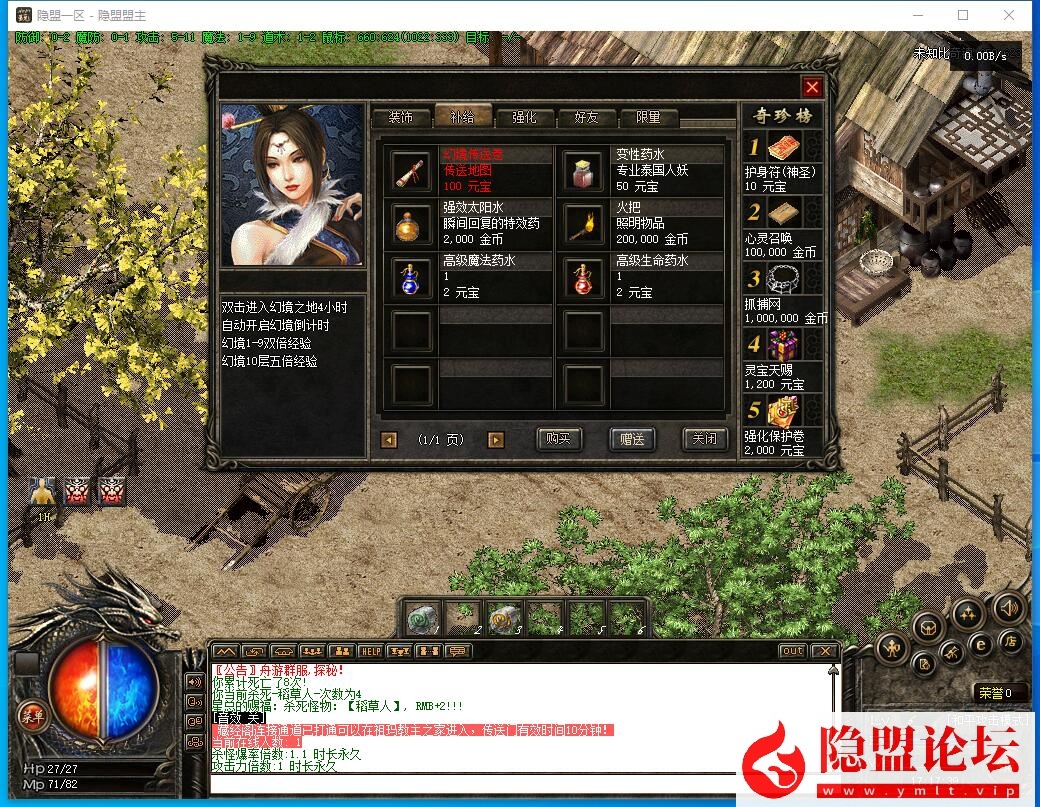The image size is (1040, 807).
Task: Open the 强化 tab
Action: 524,117
